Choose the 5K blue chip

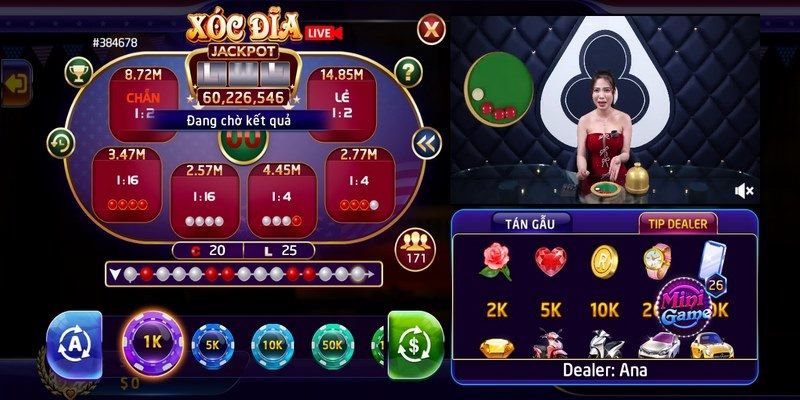coord(212,345)
